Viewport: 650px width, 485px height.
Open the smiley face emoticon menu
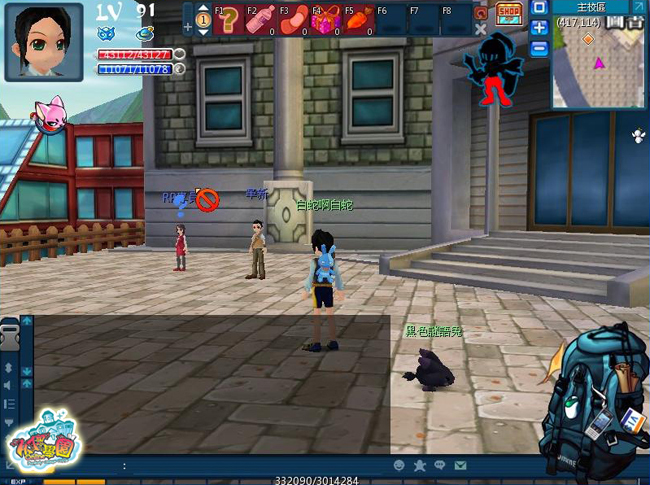pos(400,466)
